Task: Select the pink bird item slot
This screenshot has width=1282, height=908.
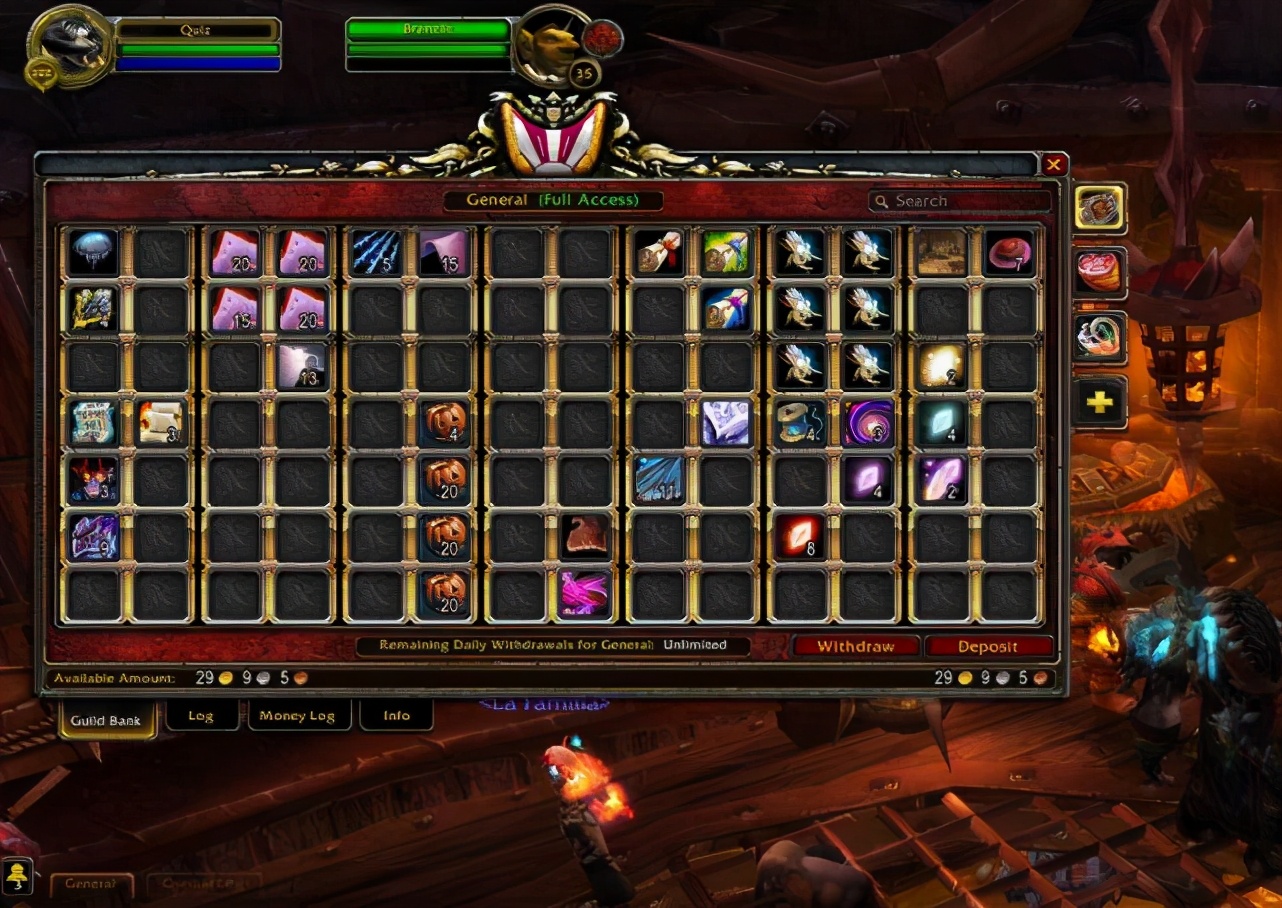Action: (x=585, y=592)
